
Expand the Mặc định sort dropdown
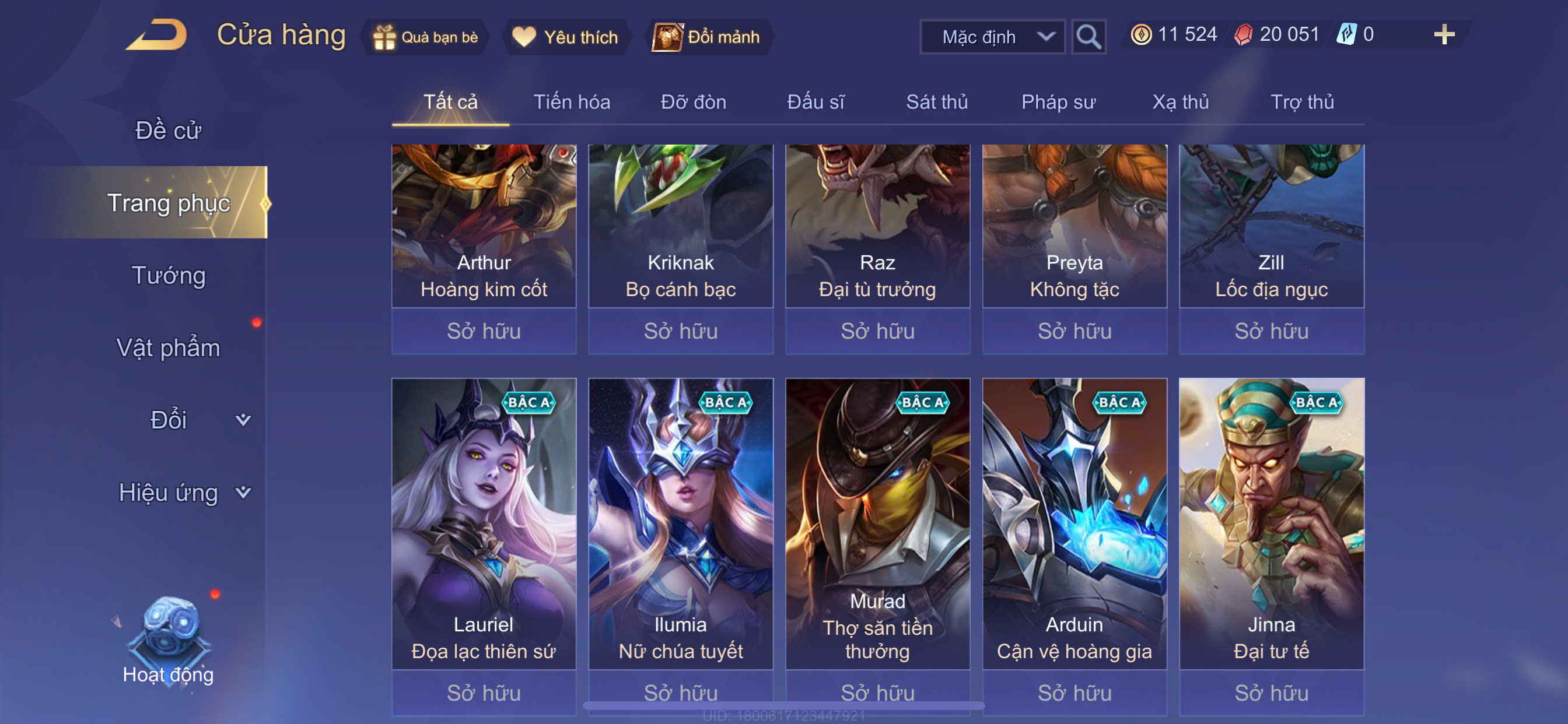tap(992, 37)
